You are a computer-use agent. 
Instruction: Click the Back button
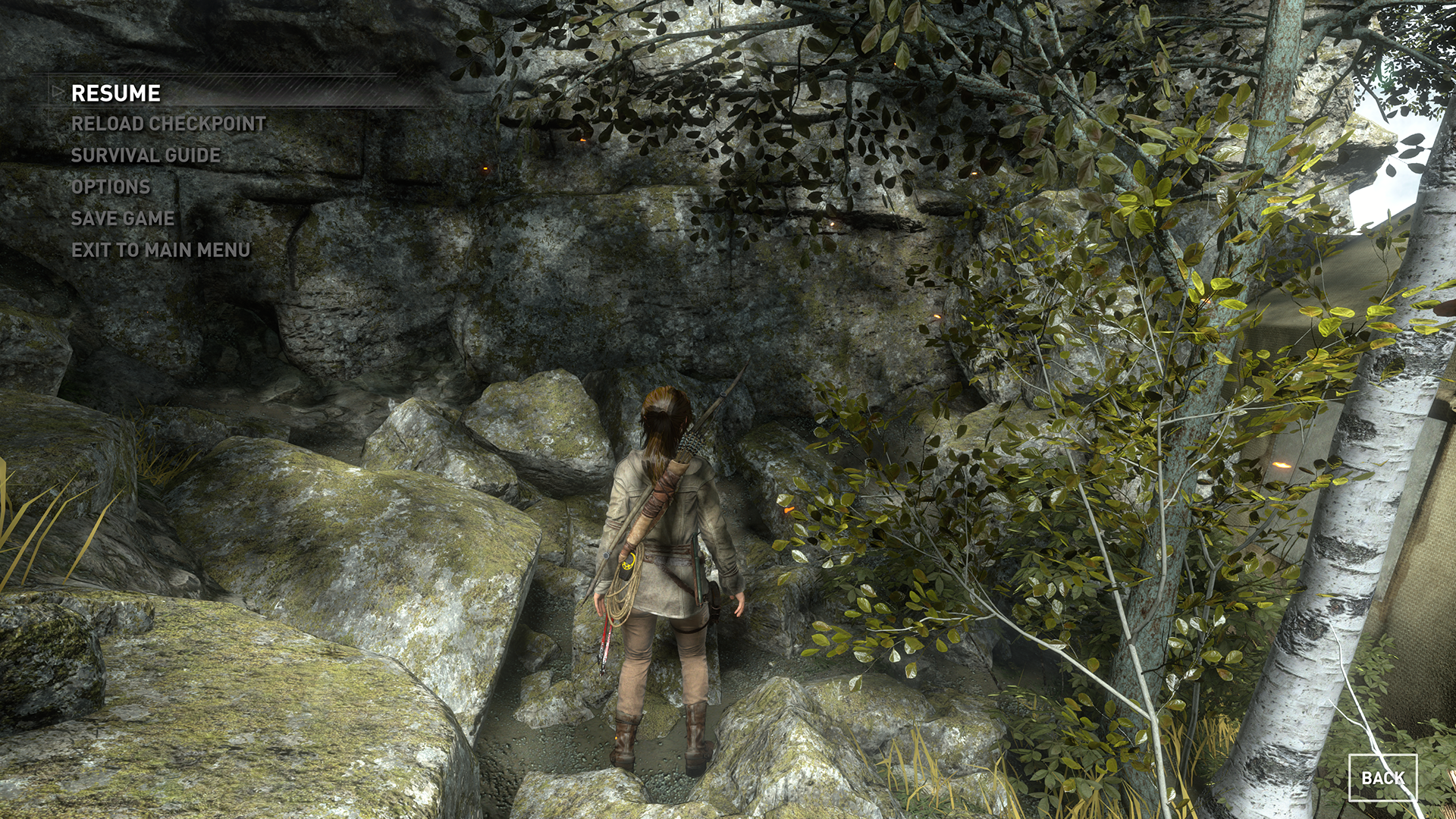[1382, 778]
